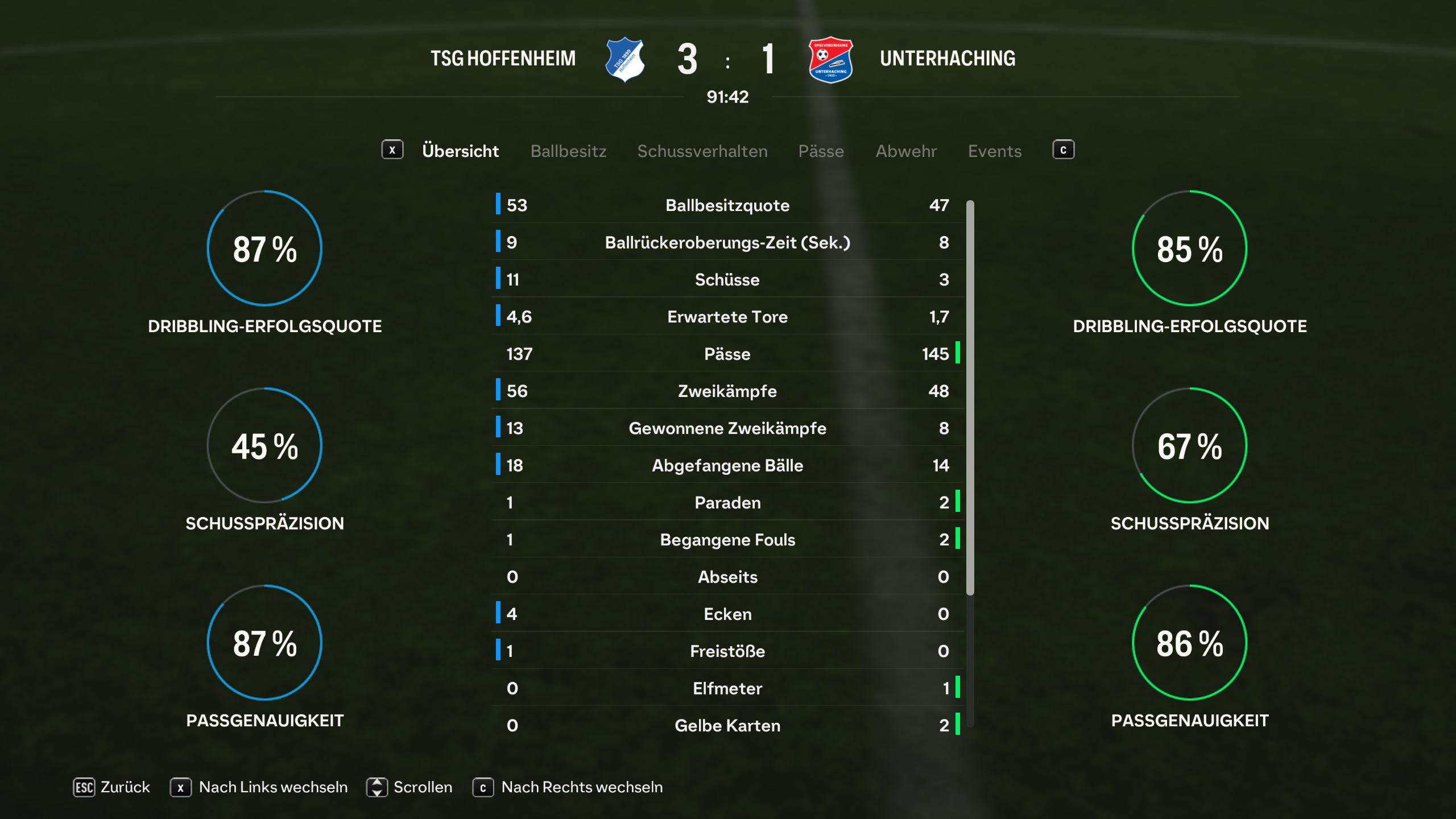
Task: Click the Nach Rechts wechseln option
Action: pyautogui.click(x=568, y=787)
